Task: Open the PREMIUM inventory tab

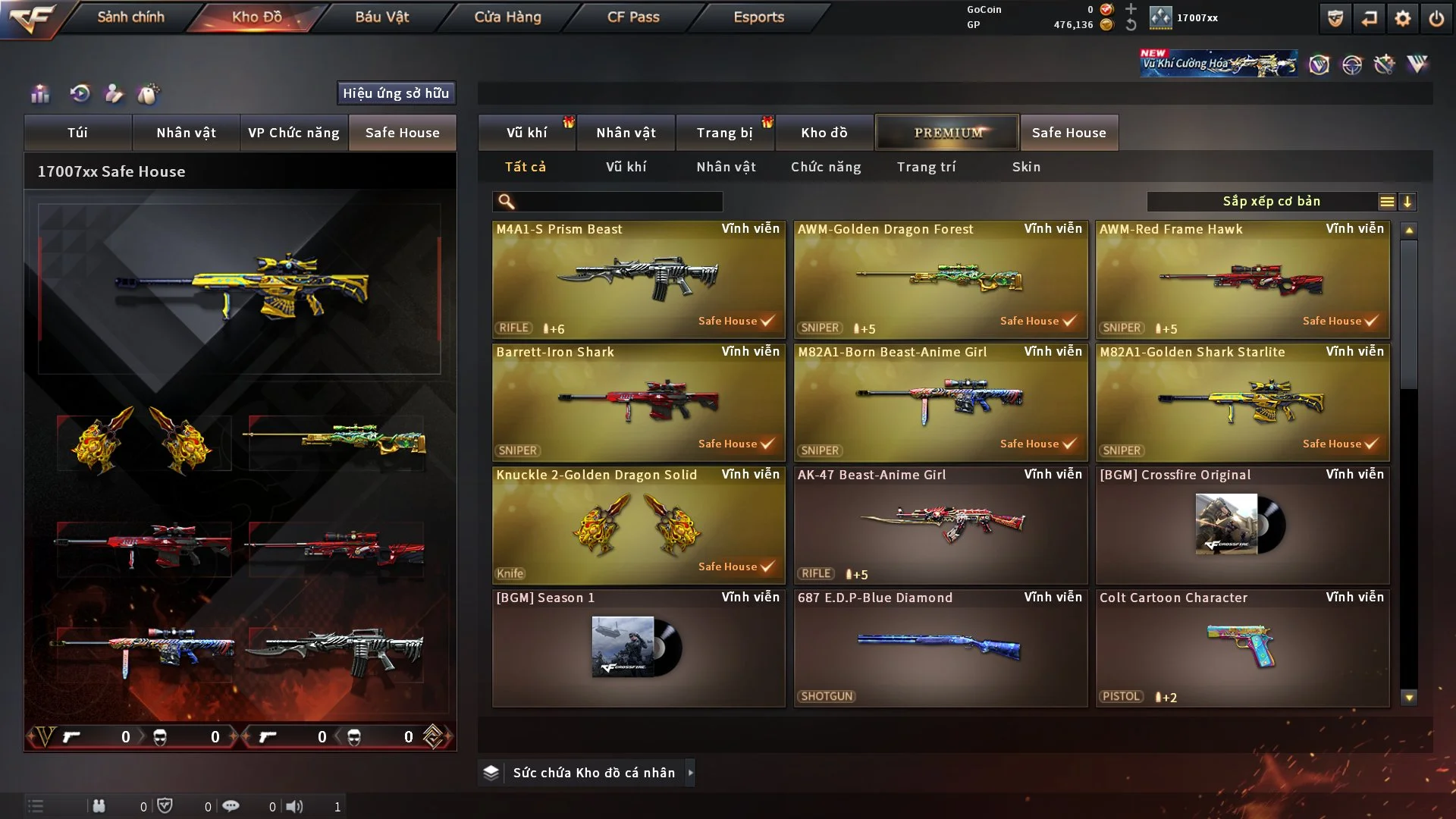Action: coord(947,133)
